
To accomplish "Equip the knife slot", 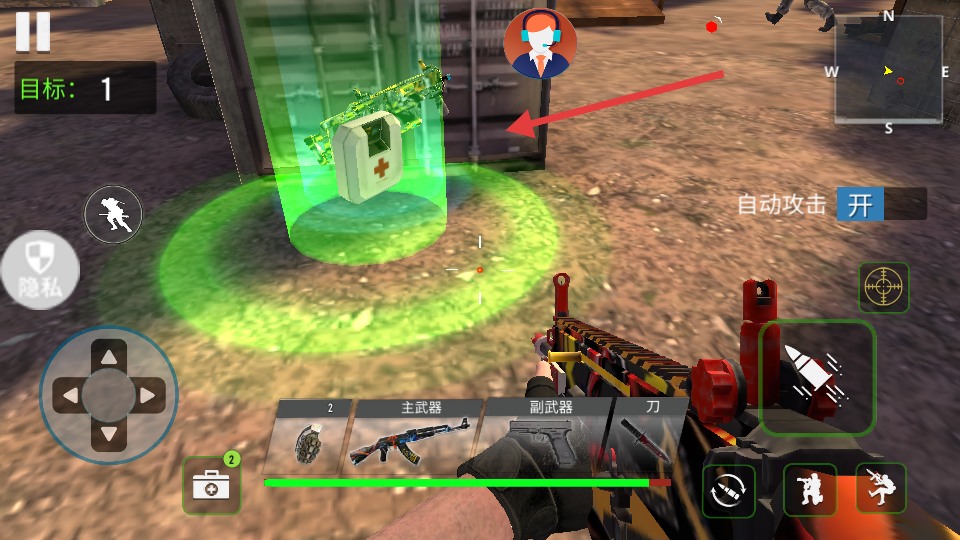I will (x=647, y=435).
